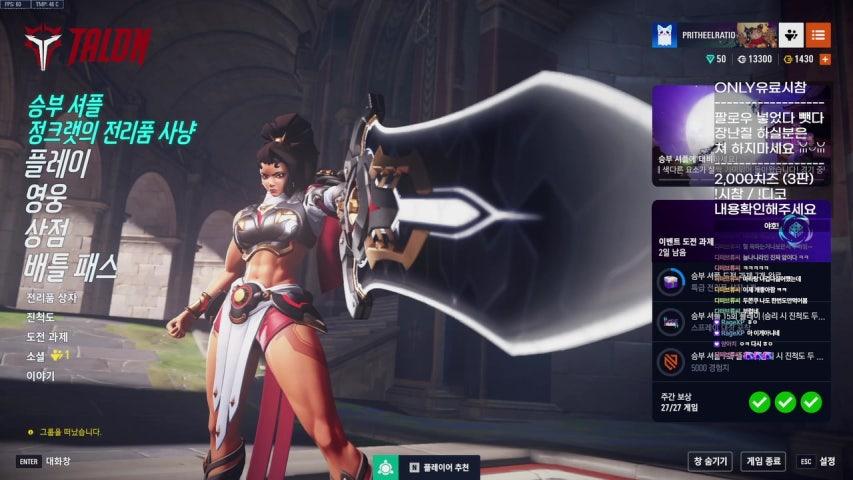Show the 진척도 (Progression) page
853x480 pixels.
(x=41, y=317)
